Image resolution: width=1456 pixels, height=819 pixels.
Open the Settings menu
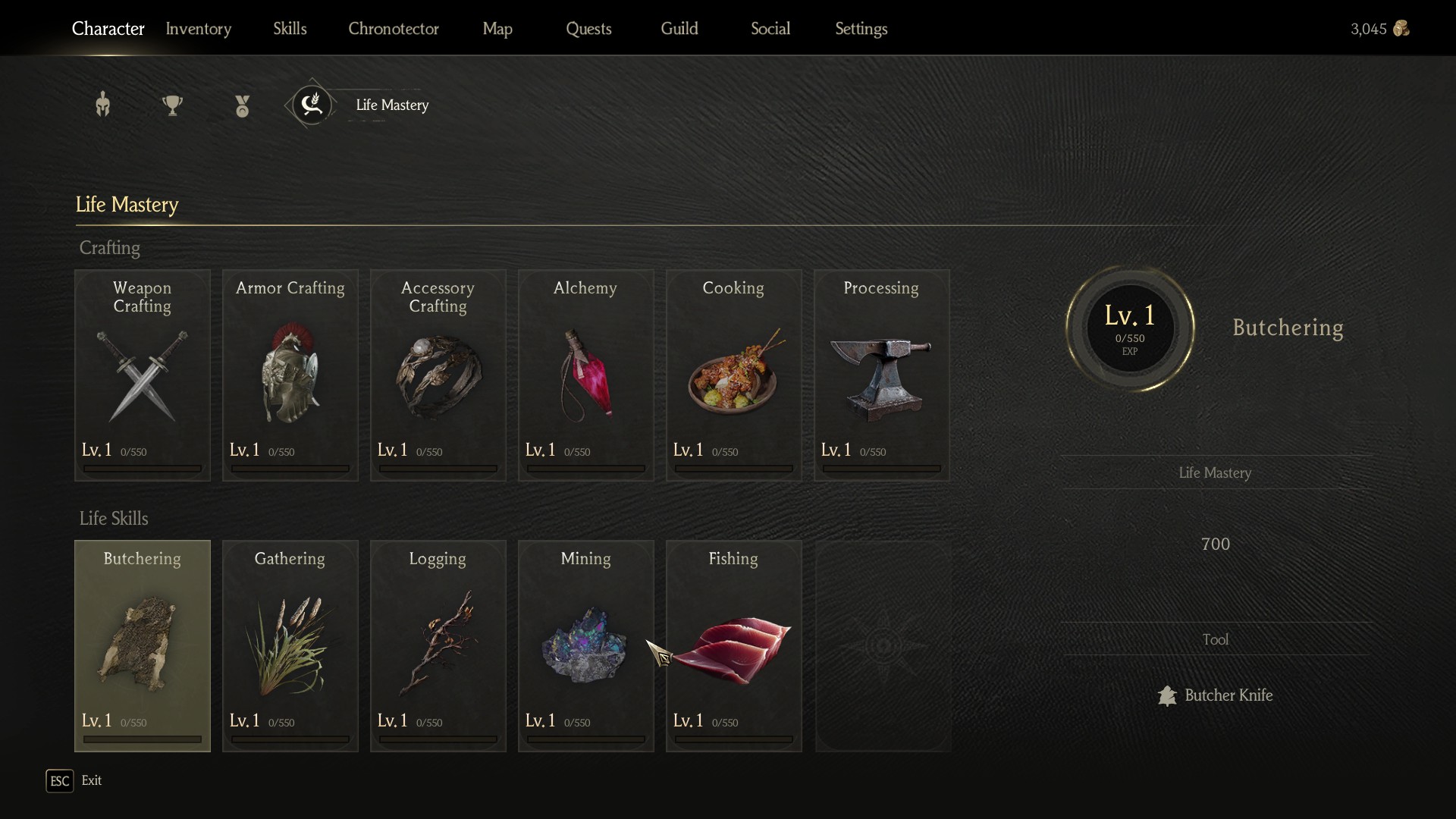861,29
